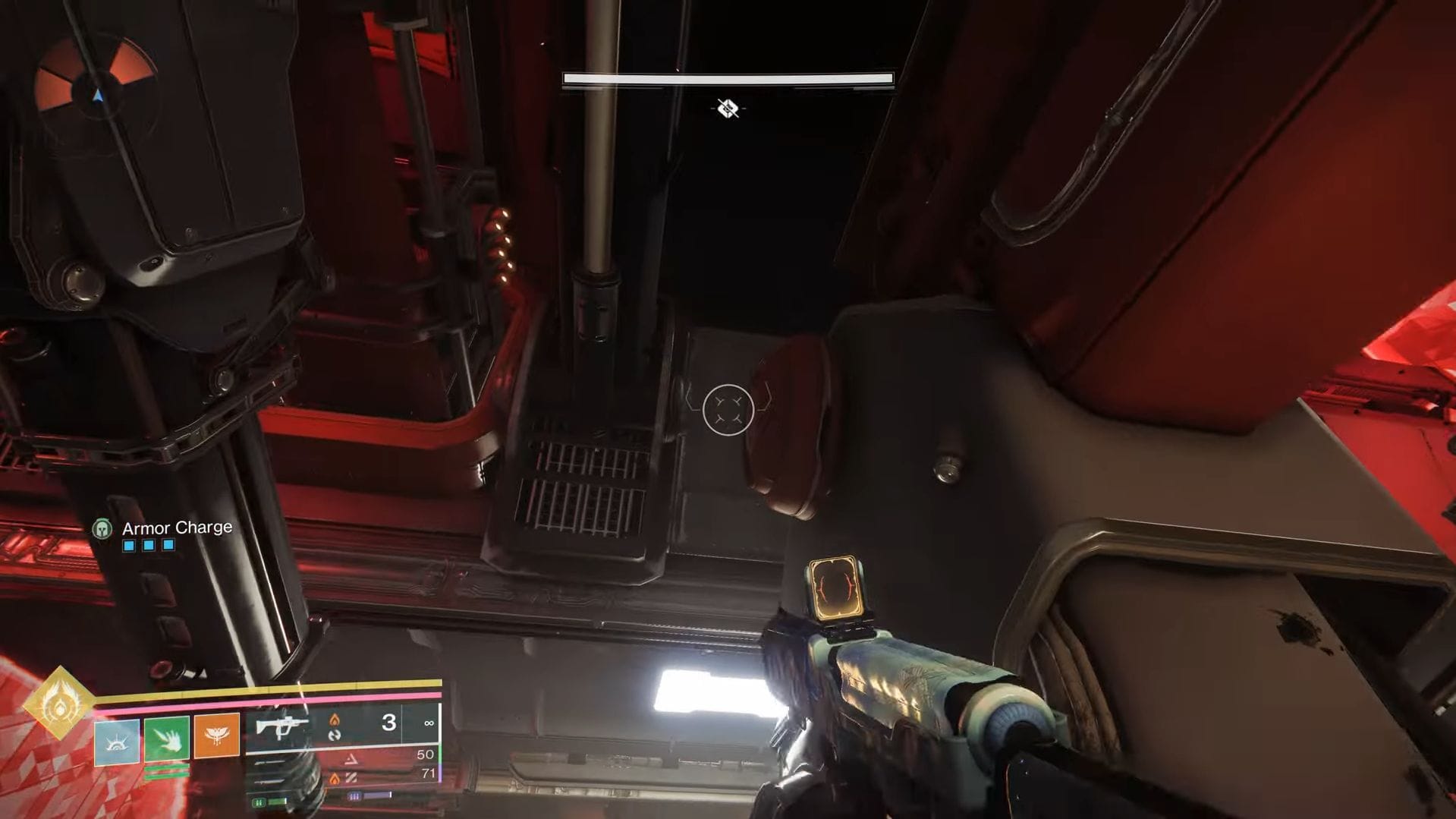Click the objective progress bar at top
The width and height of the screenshot is (1456, 819).
point(728,78)
